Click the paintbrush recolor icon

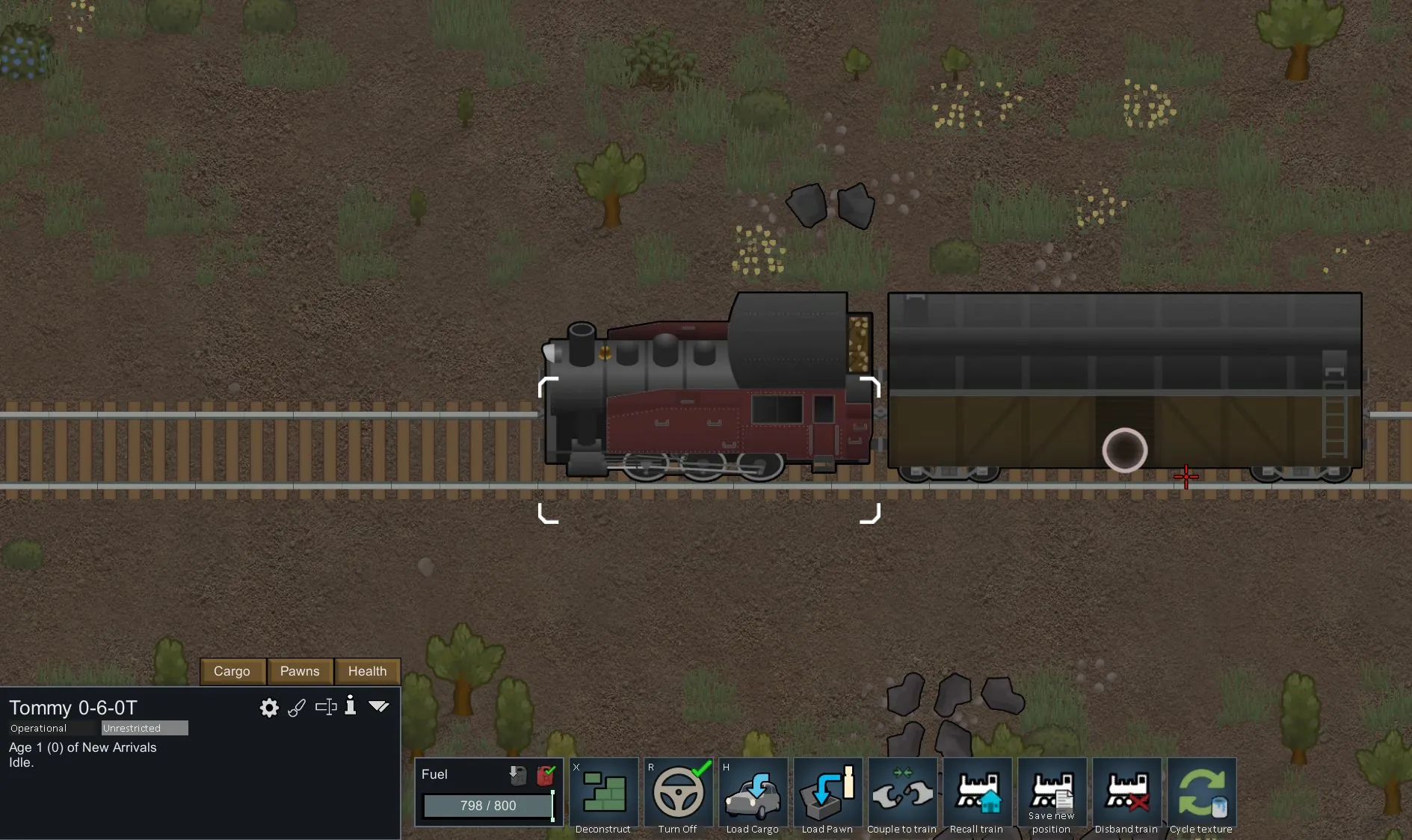click(x=297, y=708)
